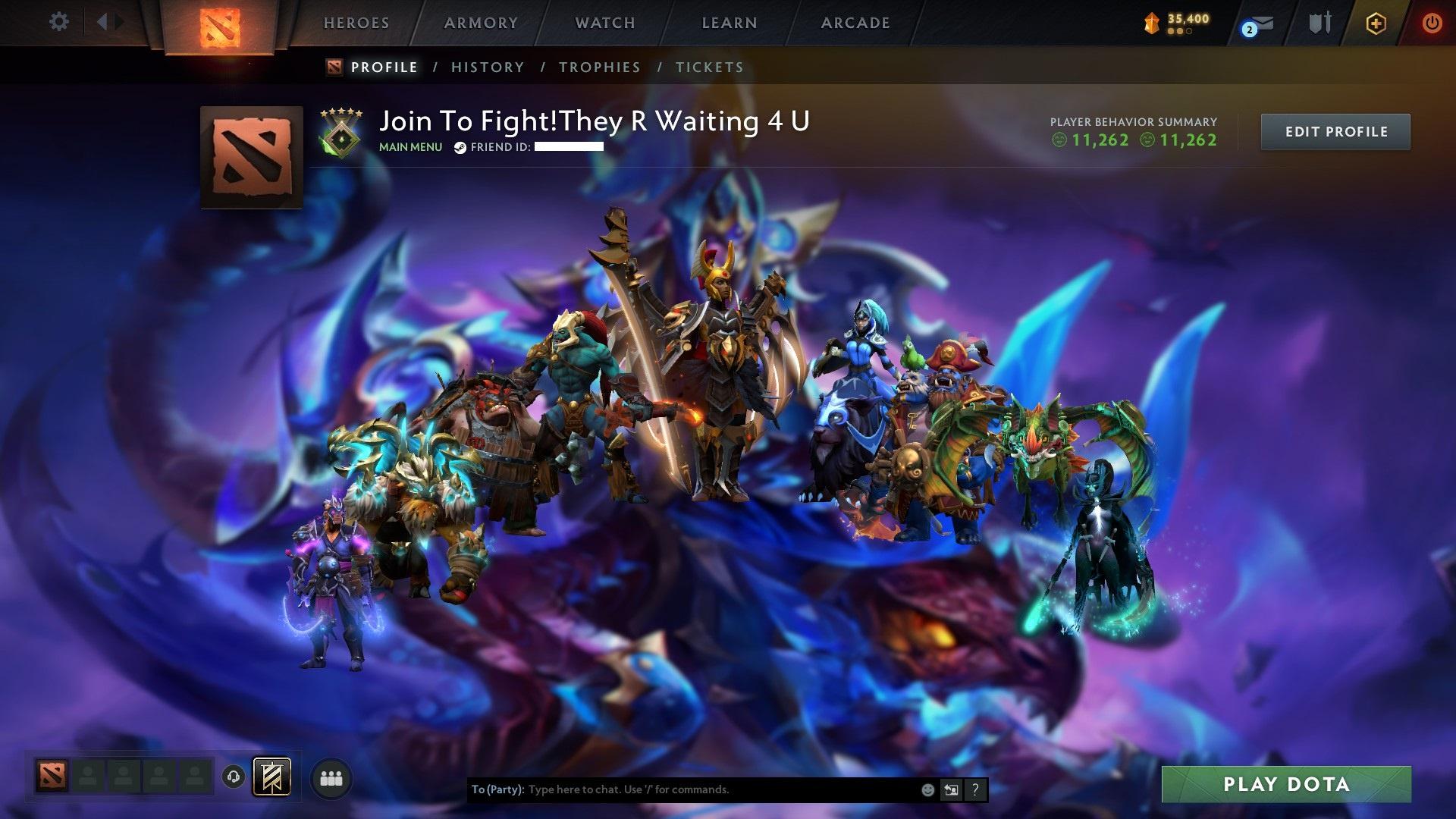Click EDIT PROFILE

[x=1335, y=131]
